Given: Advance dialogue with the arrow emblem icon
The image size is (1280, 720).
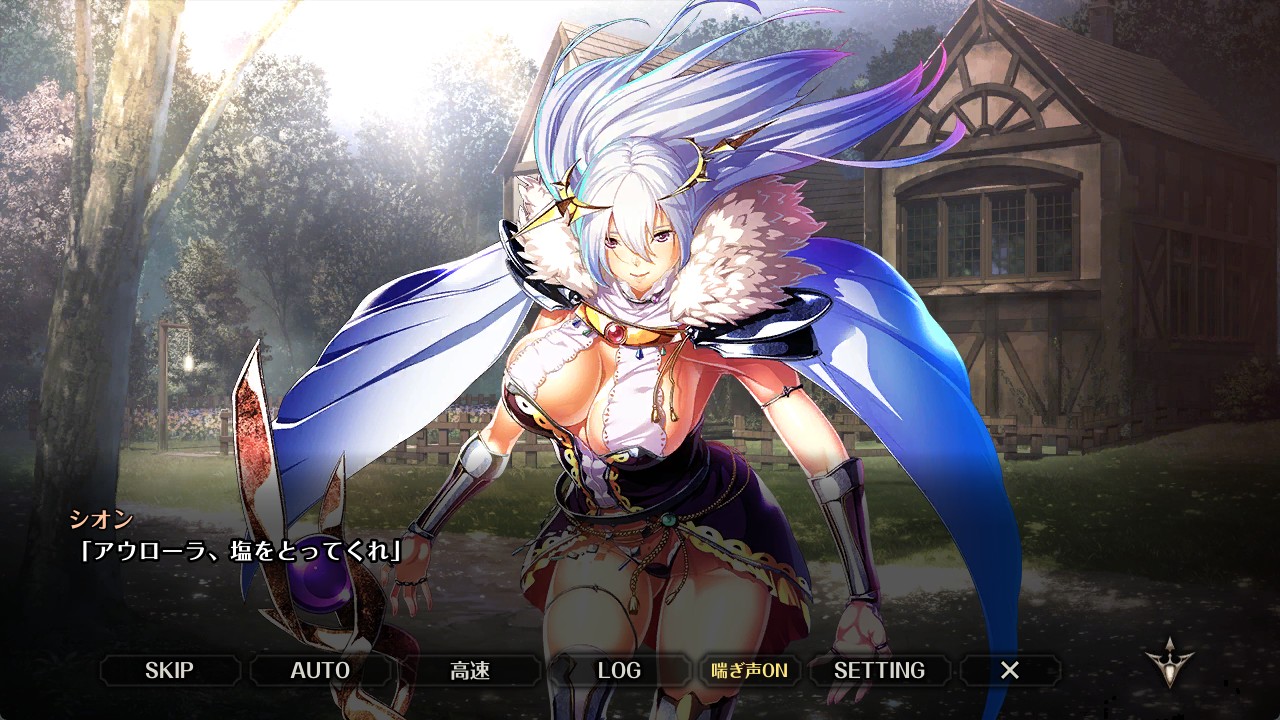Looking at the screenshot, I should 1169,663.
